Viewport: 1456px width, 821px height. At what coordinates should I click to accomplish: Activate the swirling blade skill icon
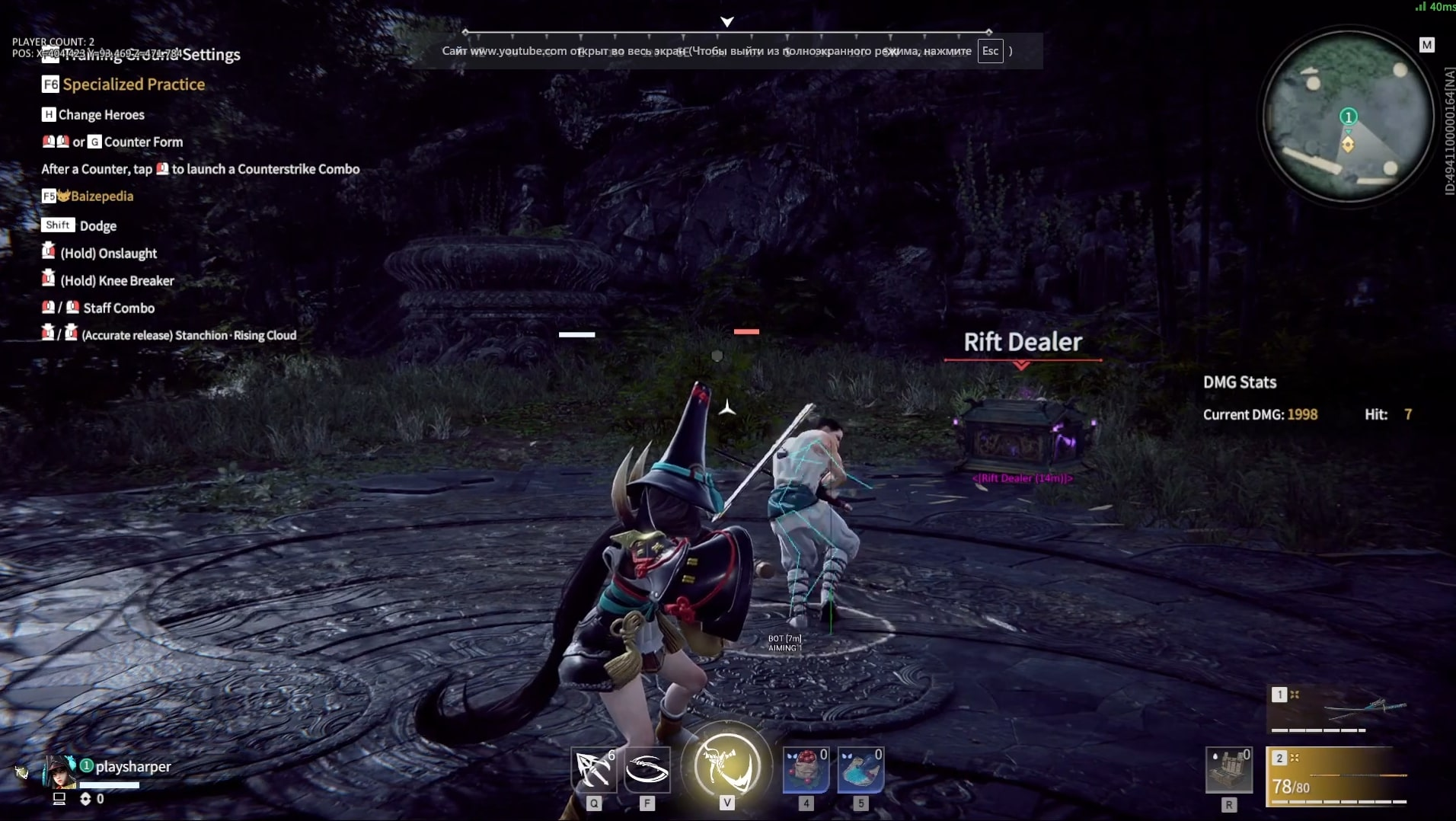tap(647, 769)
